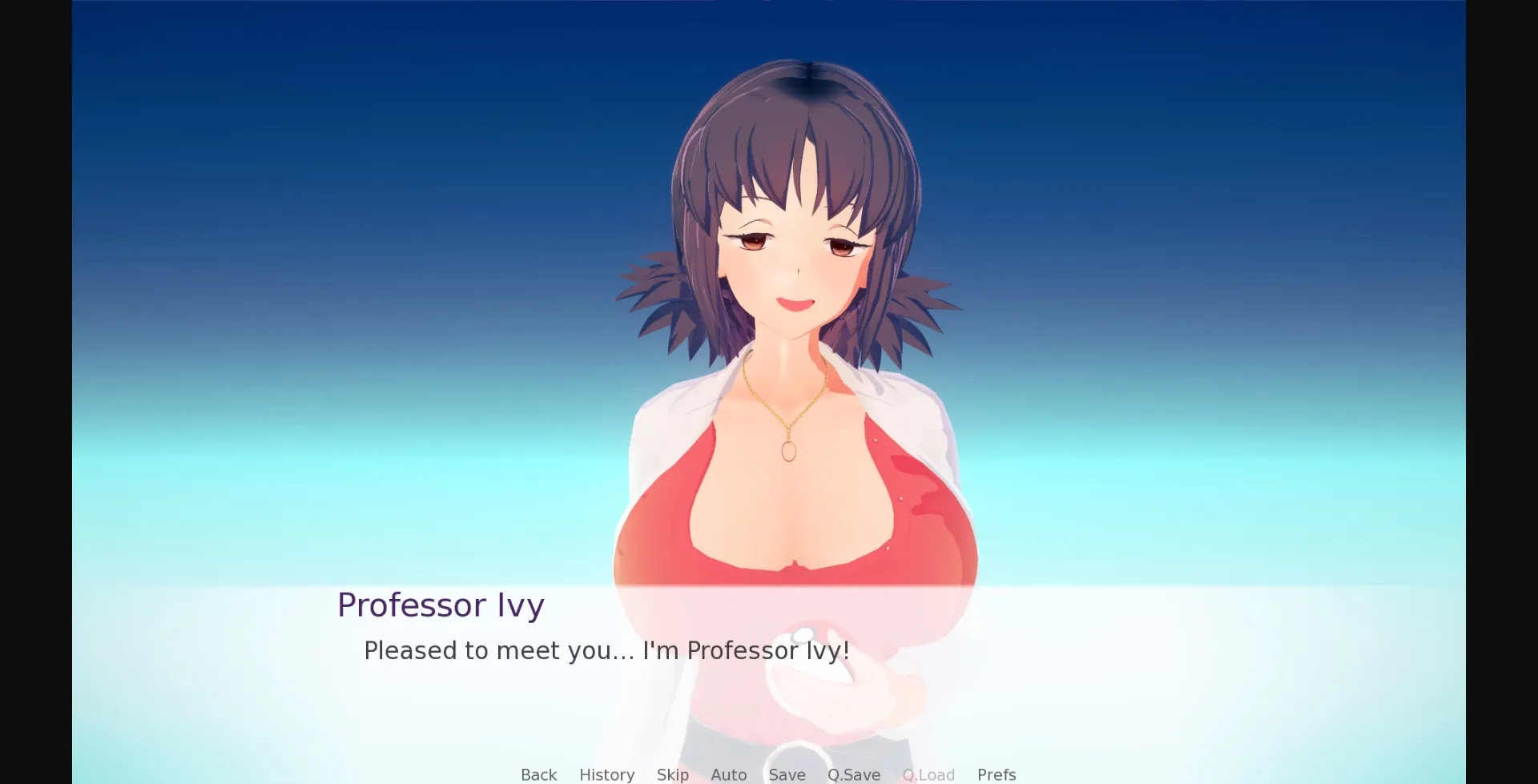Image resolution: width=1538 pixels, height=784 pixels.
Task: Click Back to rewind the dialogue
Action: click(x=537, y=774)
